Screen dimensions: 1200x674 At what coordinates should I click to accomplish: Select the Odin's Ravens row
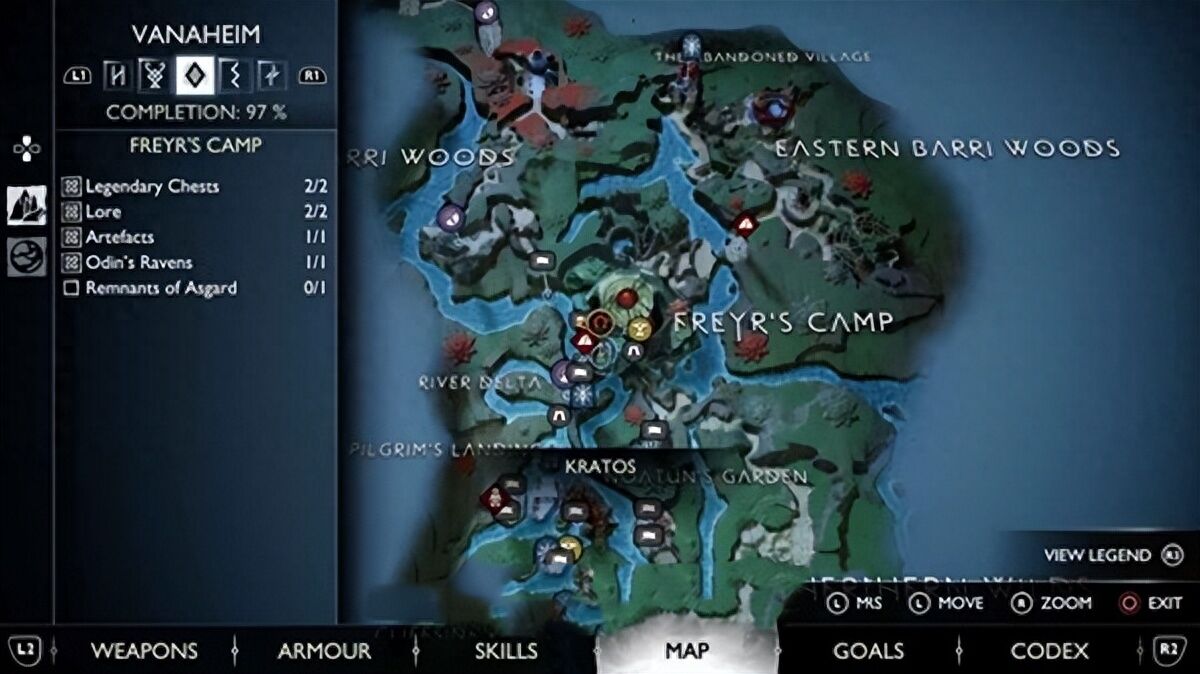coord(196,262)
